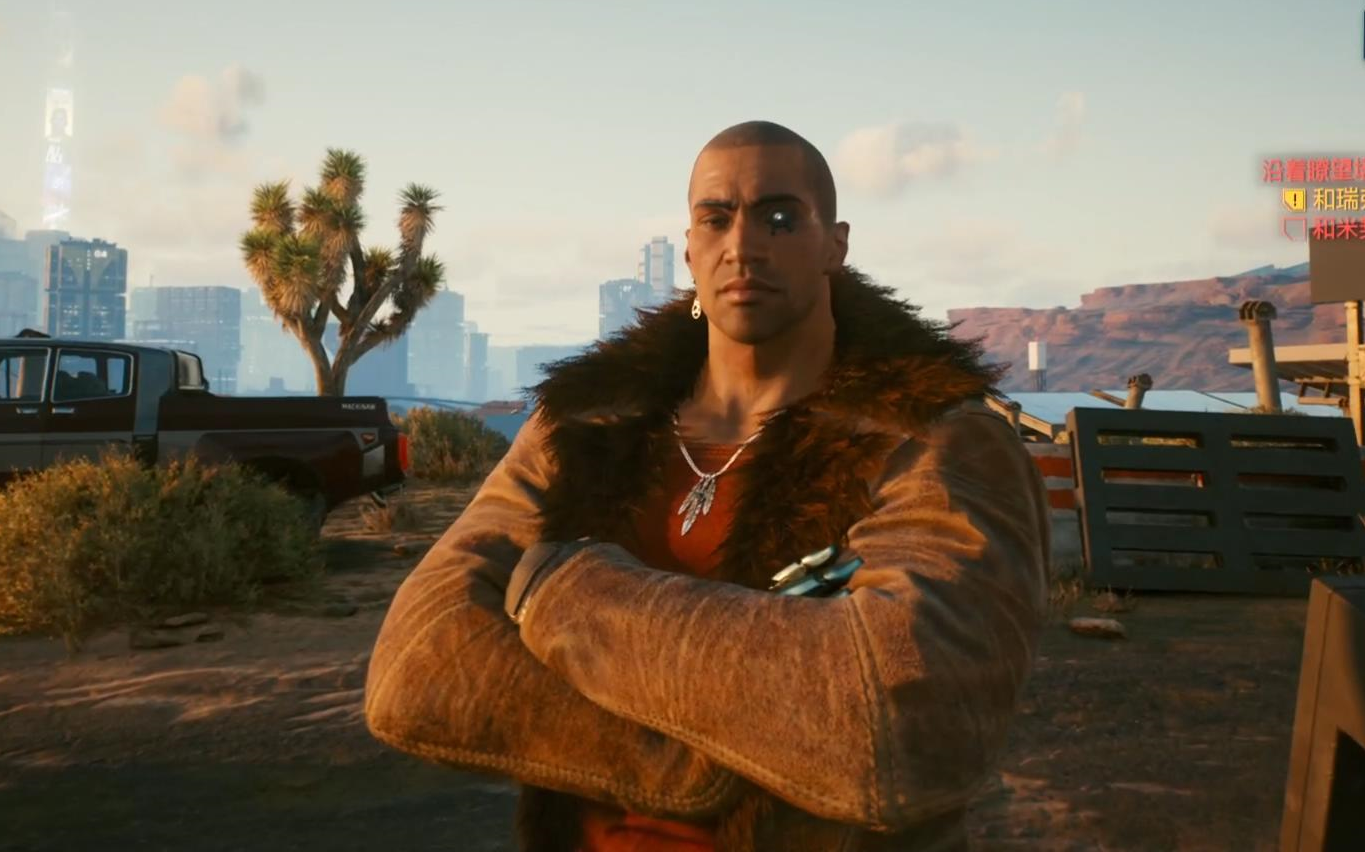Select the empty red objective marker
Screen dimensions: 1365x852
click(x=1295, y=229)
